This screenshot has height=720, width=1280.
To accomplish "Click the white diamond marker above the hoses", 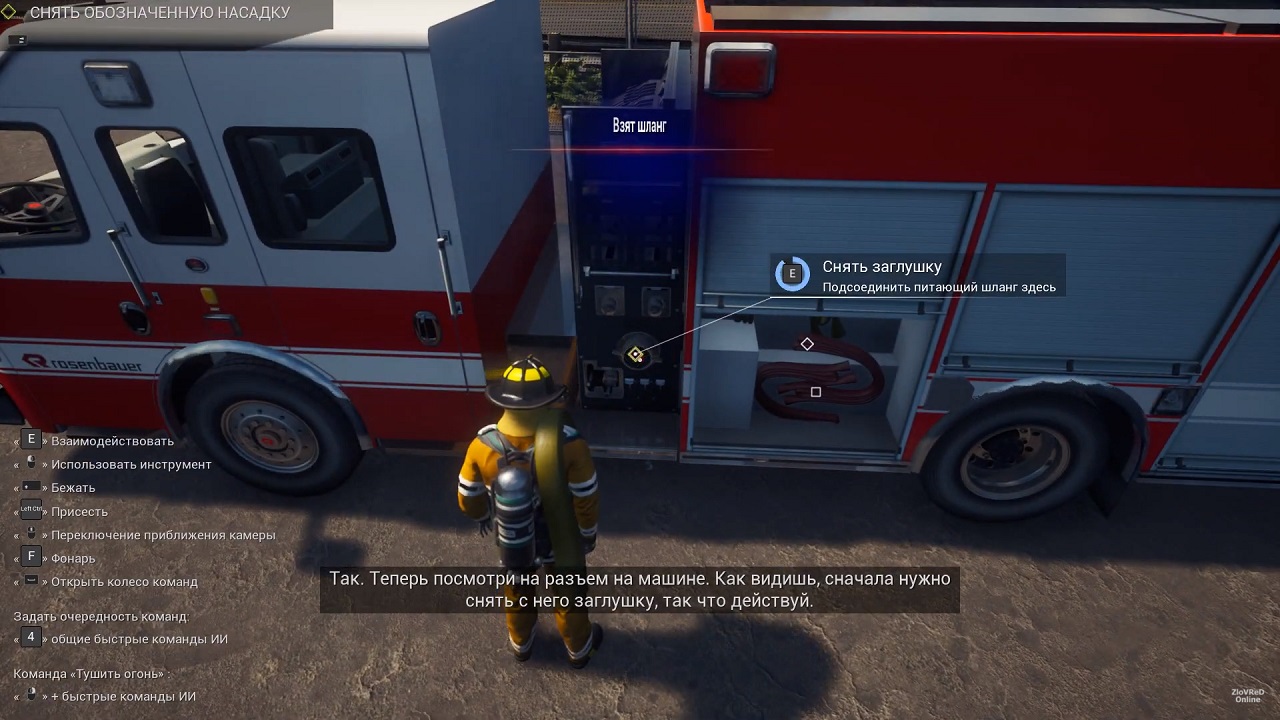I will (x=807, y=344).
